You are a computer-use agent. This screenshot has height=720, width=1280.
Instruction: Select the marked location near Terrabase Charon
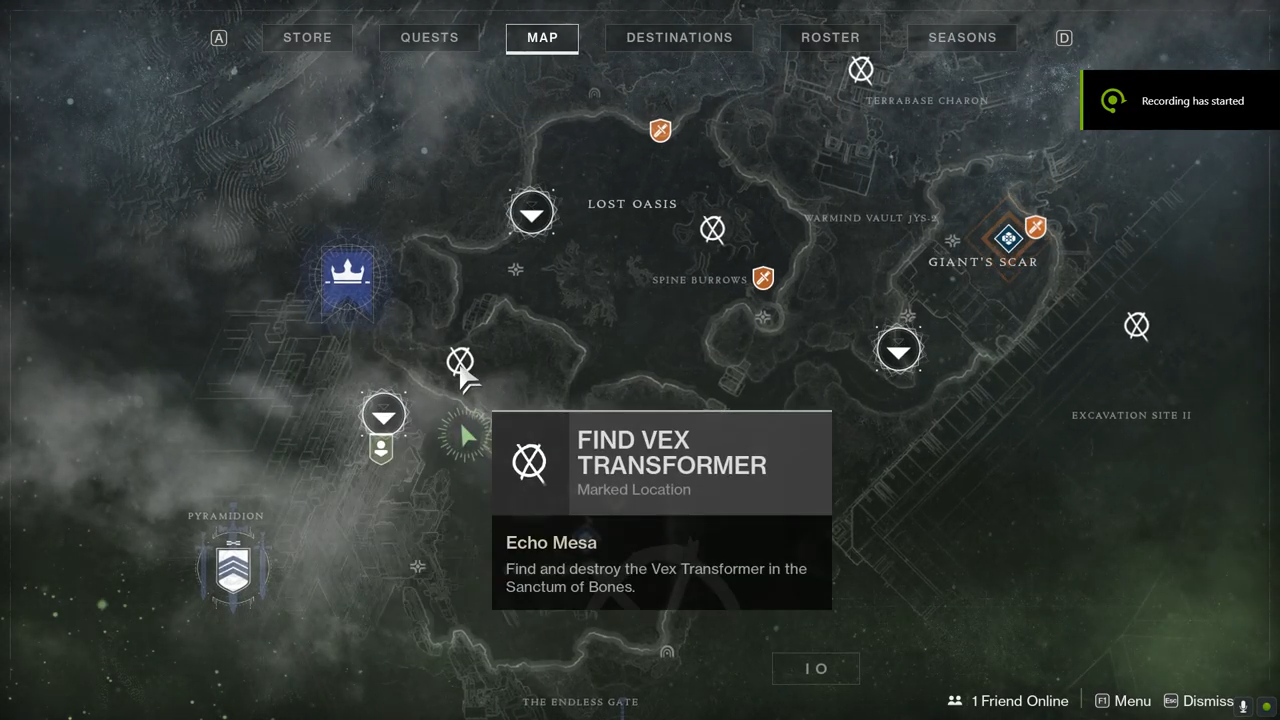(861, 70)
